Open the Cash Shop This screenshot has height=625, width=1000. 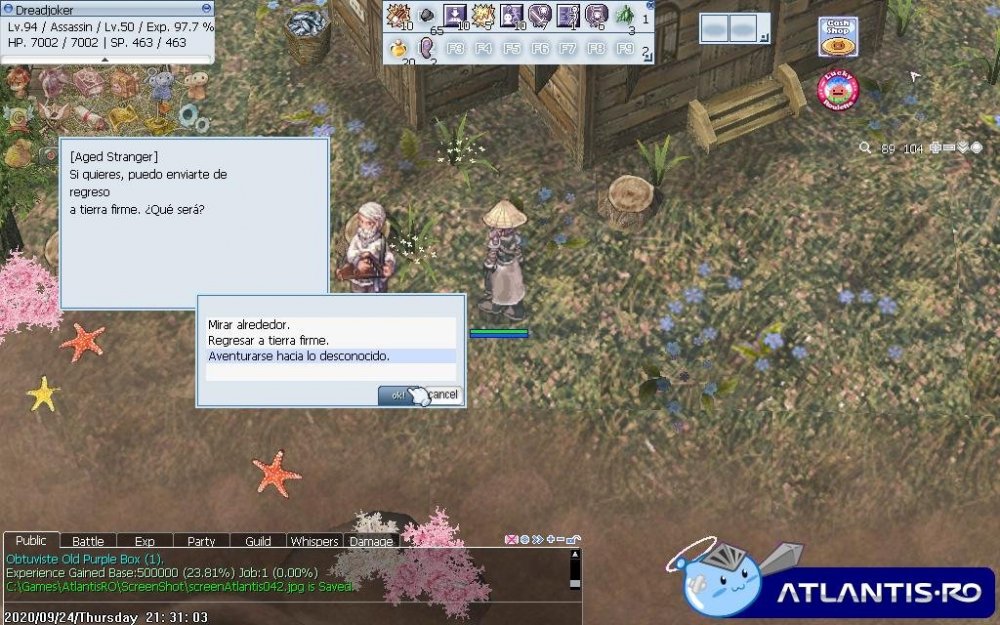(x=837, y=37)
